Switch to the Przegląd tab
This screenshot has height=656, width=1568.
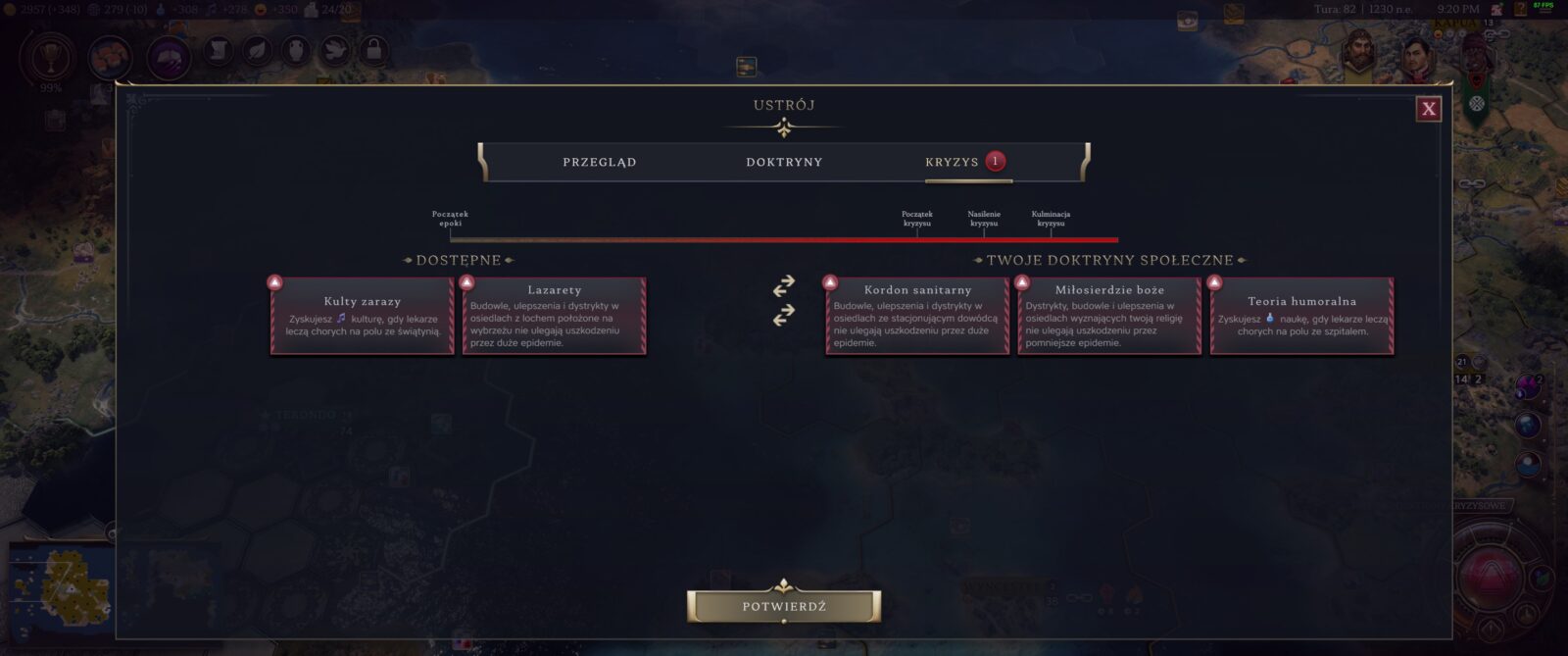(x=599, y=162)
